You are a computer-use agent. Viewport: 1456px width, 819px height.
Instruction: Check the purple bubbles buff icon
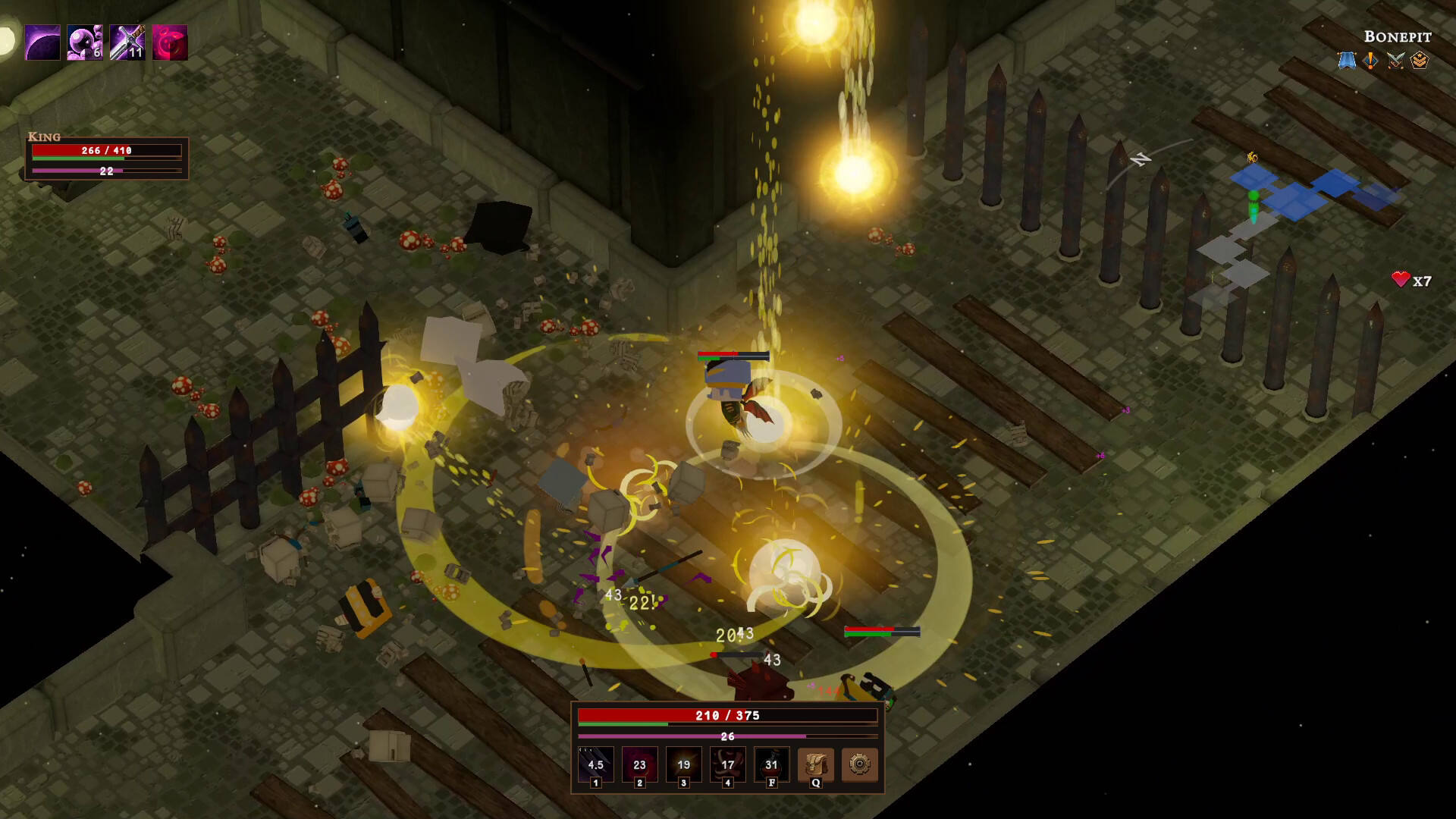pos(85,42)
